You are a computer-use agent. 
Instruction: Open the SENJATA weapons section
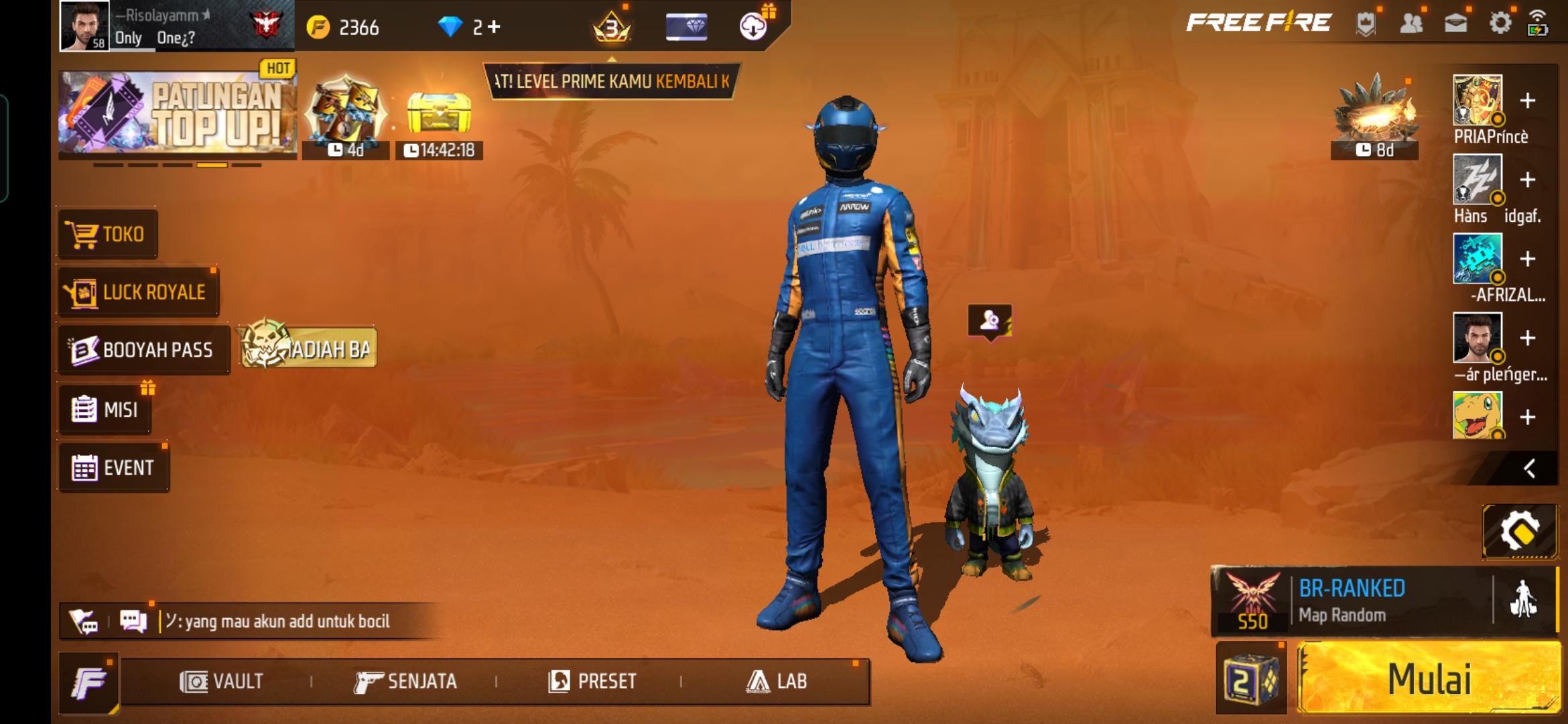[x=406, y=682]
